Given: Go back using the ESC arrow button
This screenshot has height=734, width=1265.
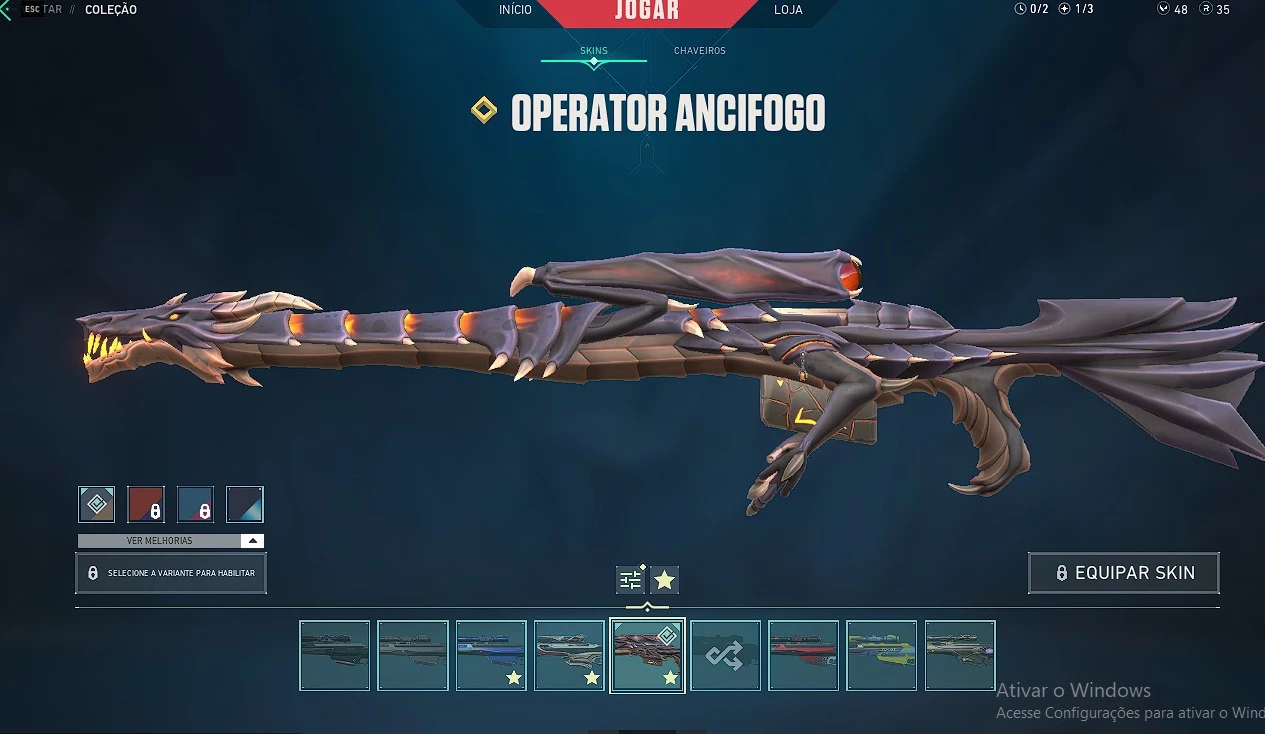Looking at the screenshot, I should (x=8, y=10).
